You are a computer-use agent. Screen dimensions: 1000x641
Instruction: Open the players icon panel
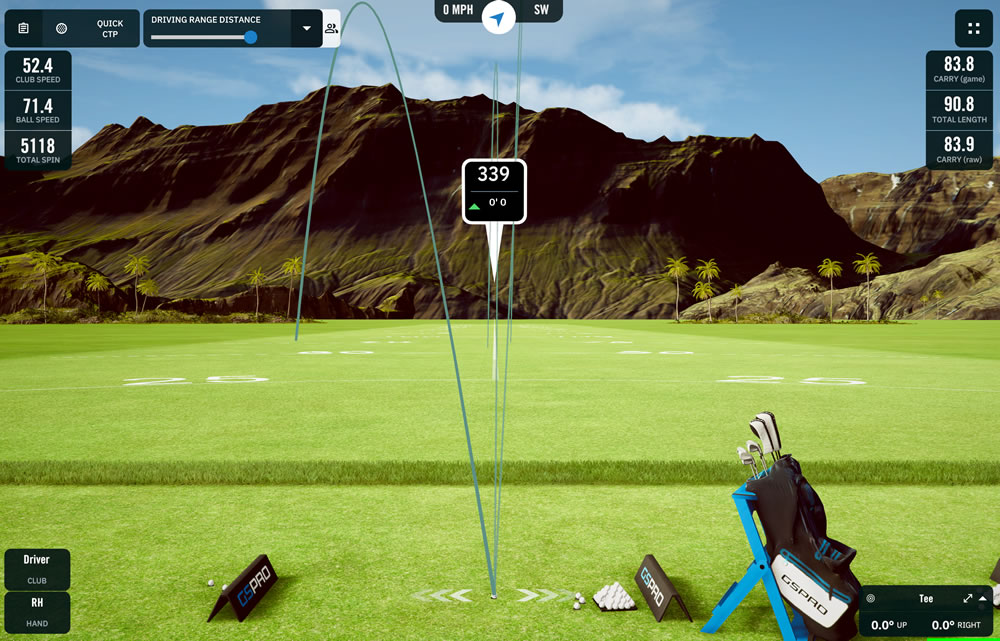click(331, 29)
